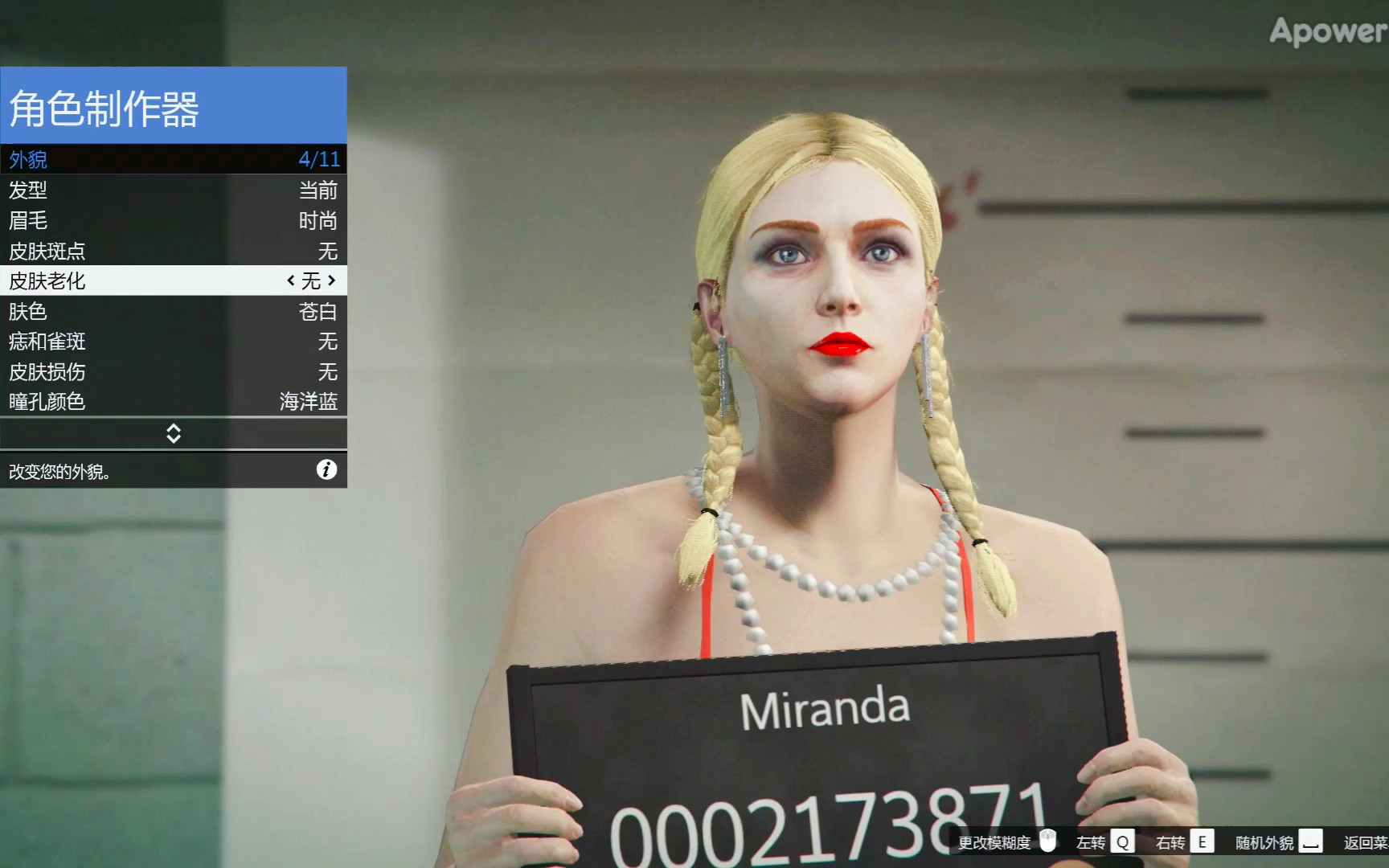Click the info icon beside 改变您的外貌
The height and width of the screenshot is (868, 1389).
[x=326, y=470]
